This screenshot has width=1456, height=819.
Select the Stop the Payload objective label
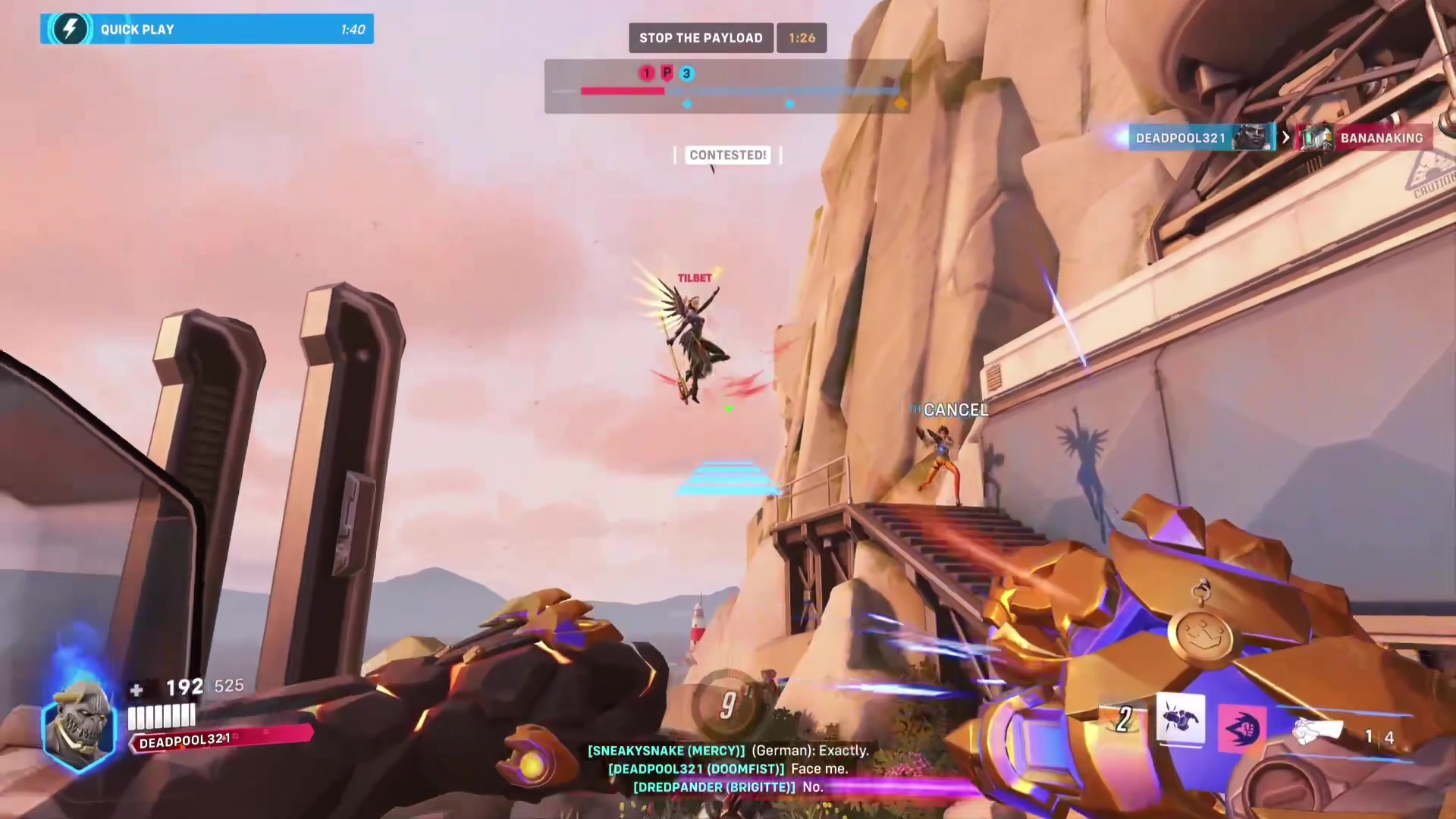coord(701,38)
